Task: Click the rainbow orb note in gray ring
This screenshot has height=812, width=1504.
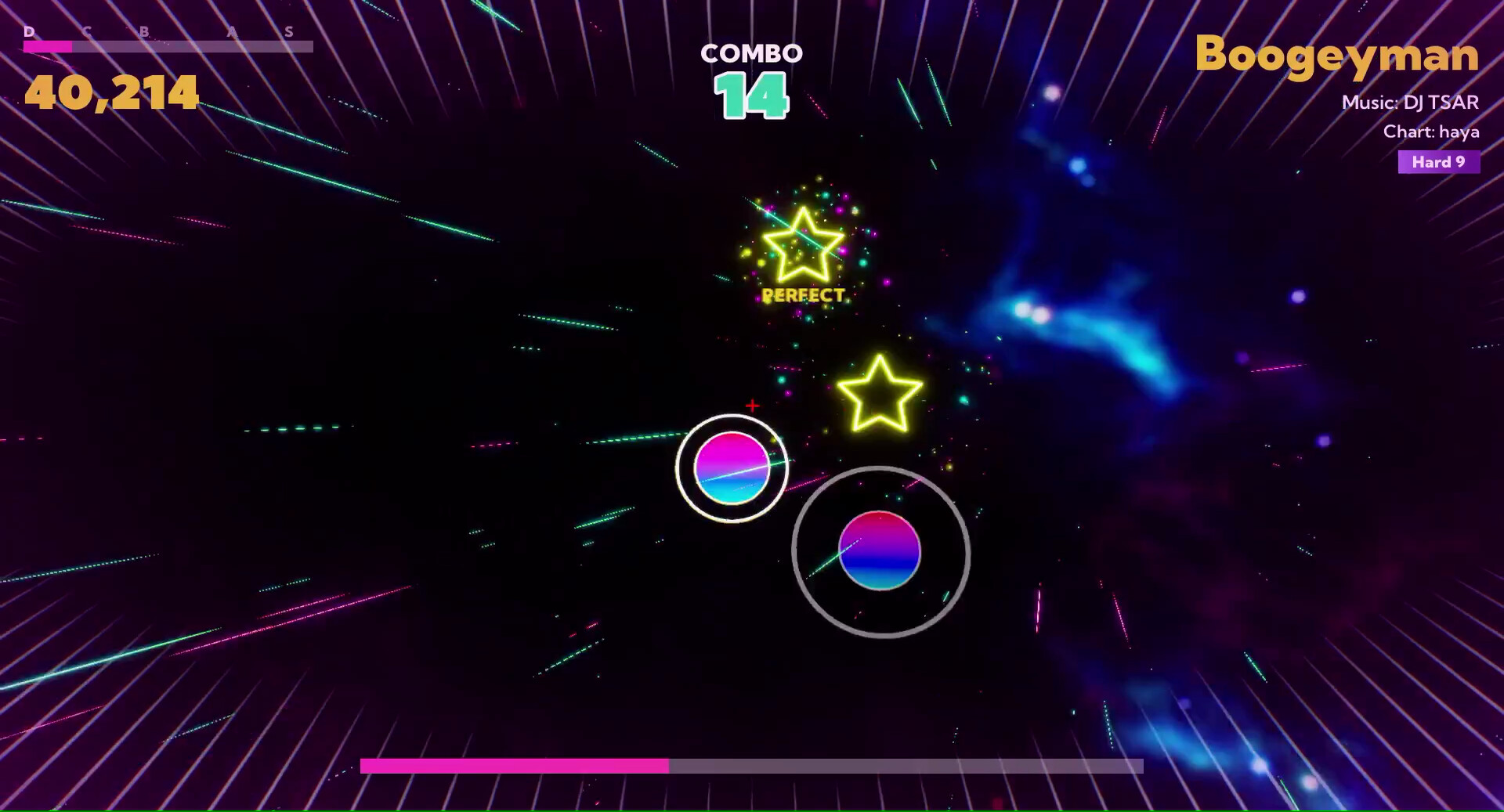Action: coord(879,552)
